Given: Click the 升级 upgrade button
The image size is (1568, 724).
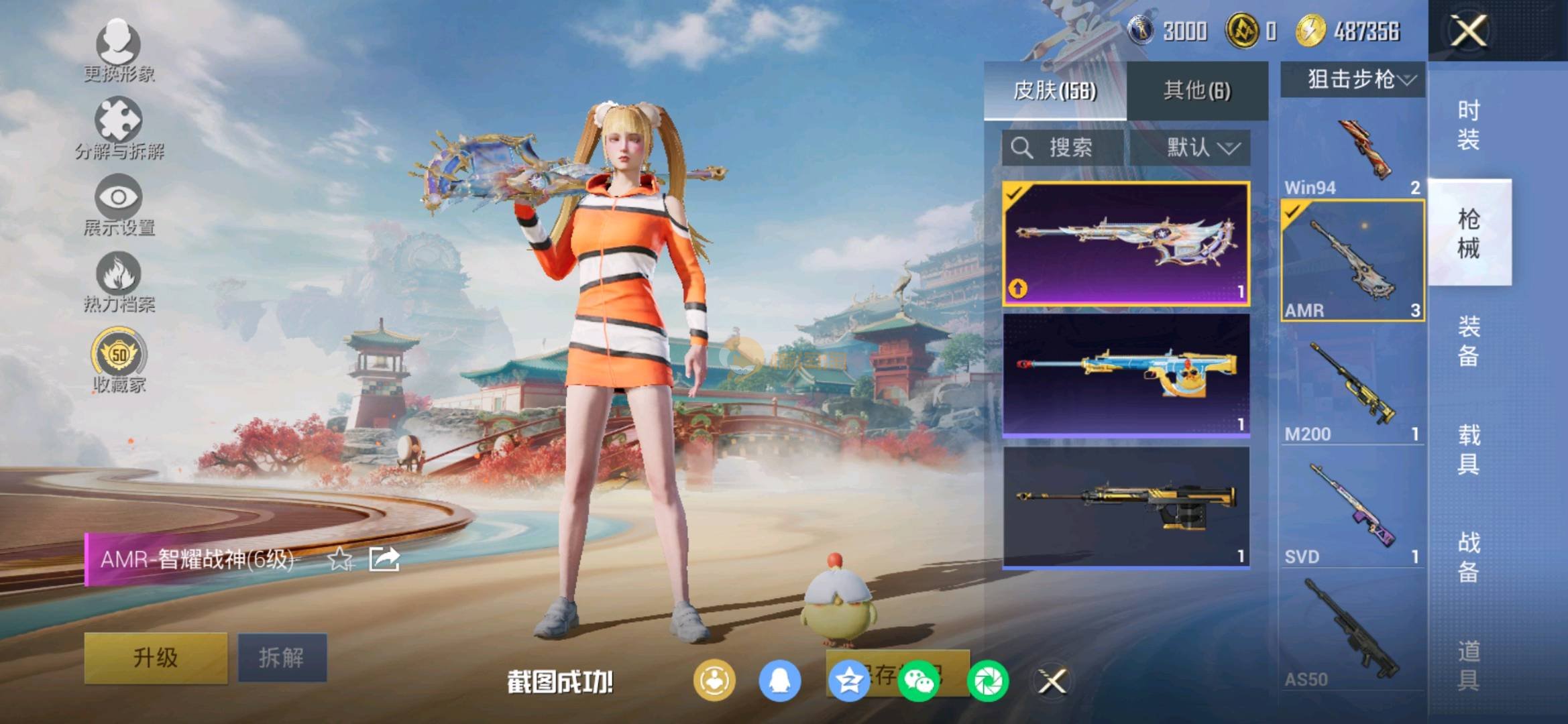Looking at the screenshot, I should pos(156,658).
